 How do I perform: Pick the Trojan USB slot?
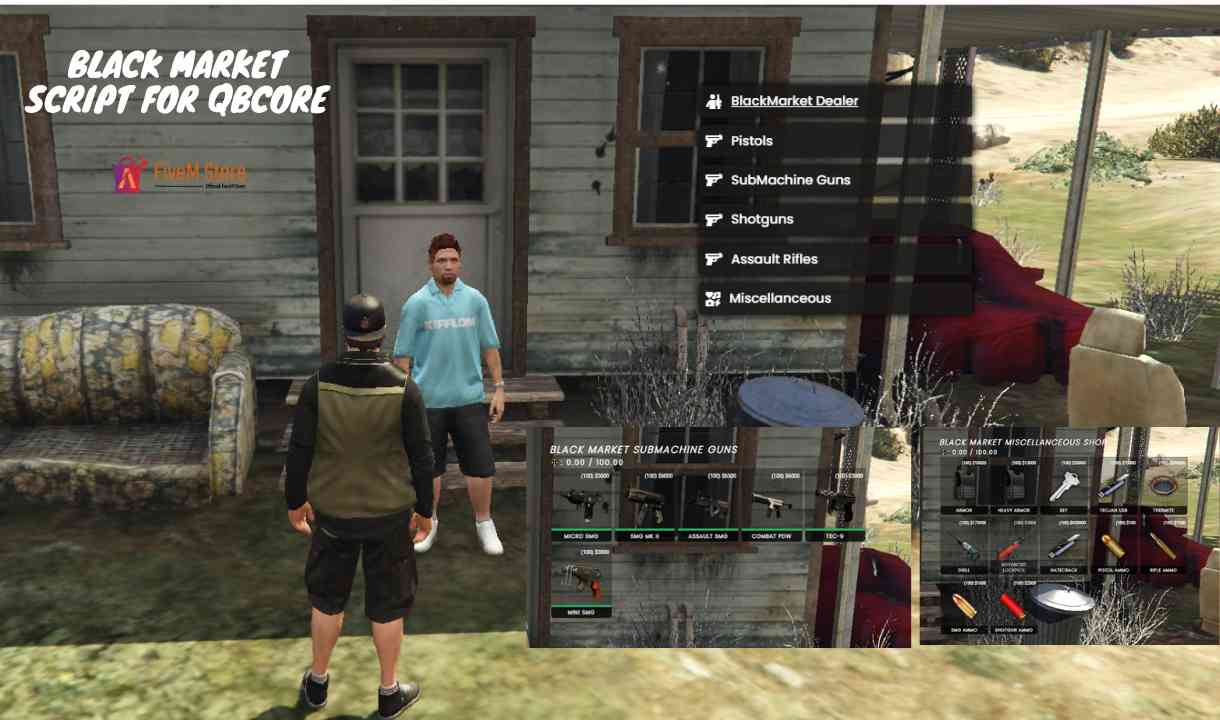click(x=1114, y=487)
